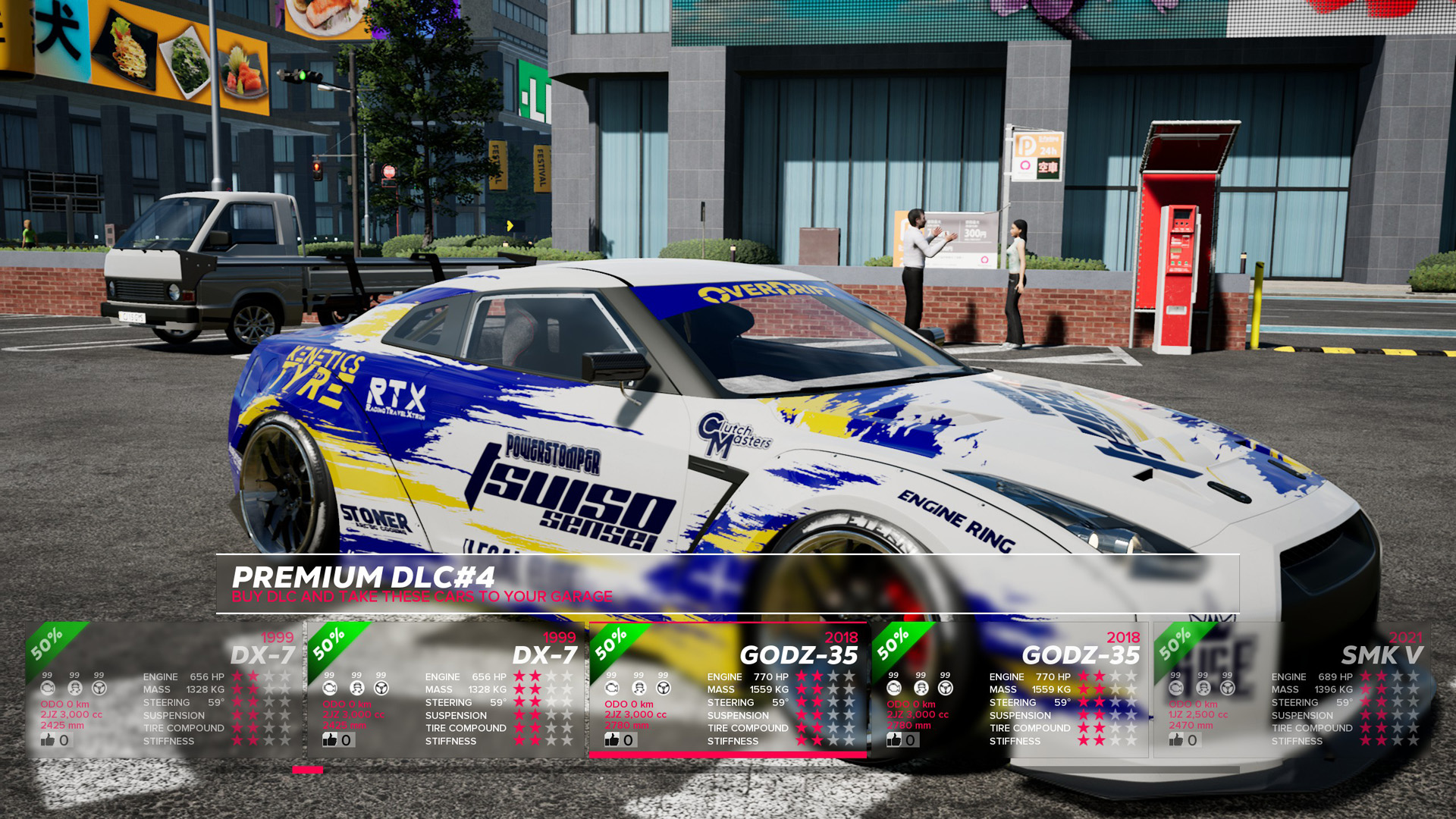
Task: Click the 'BUY DLC AND TAKE THESE CARS' link
Action: click(422, 596)
